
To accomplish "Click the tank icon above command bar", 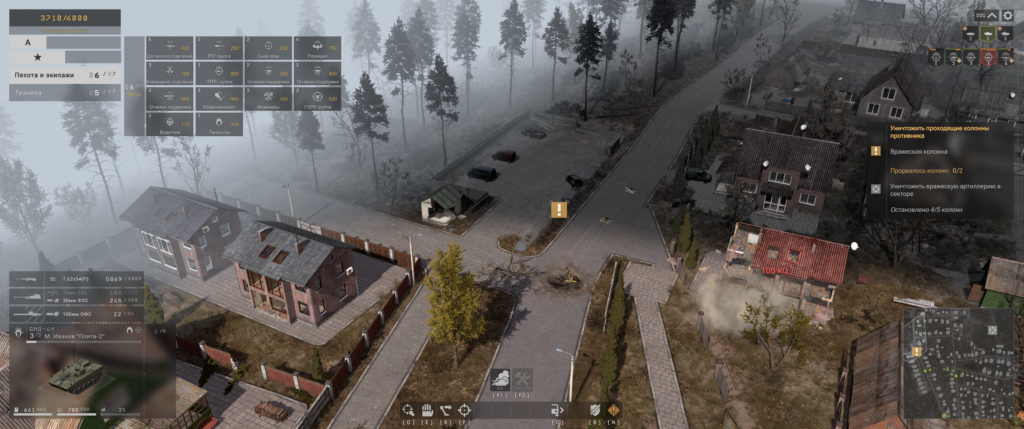I will [500, 379].
